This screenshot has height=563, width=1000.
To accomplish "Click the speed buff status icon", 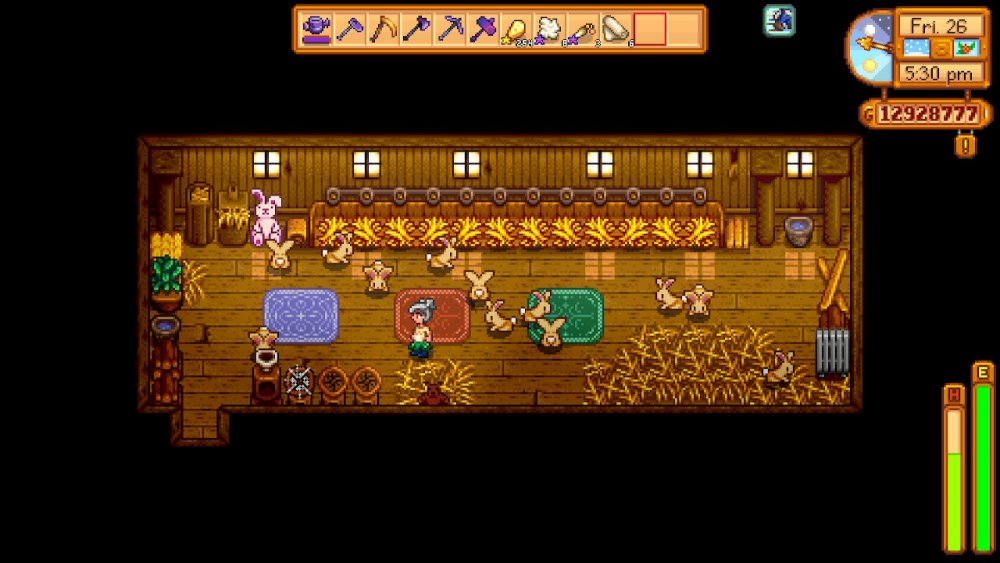I will point(780,20).
